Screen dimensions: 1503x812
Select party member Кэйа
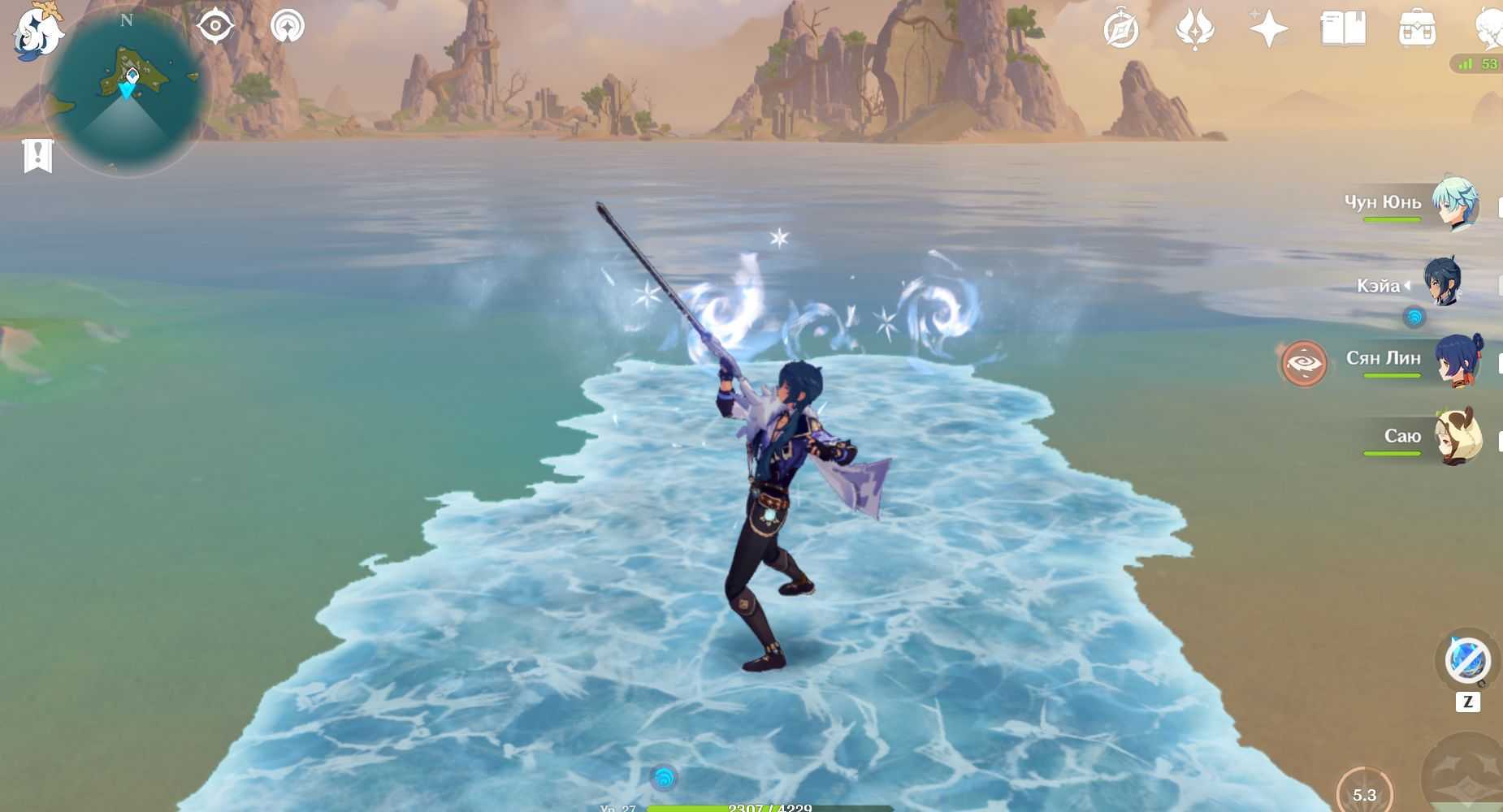point(1443,283)
